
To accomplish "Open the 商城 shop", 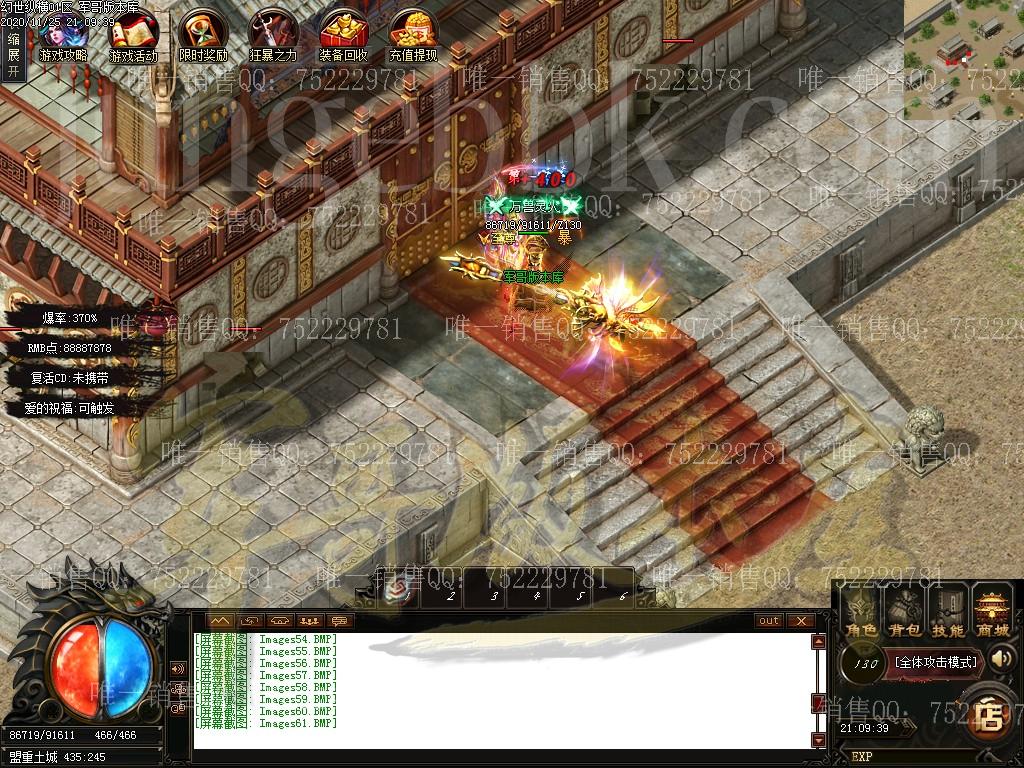I will [992, 612].
